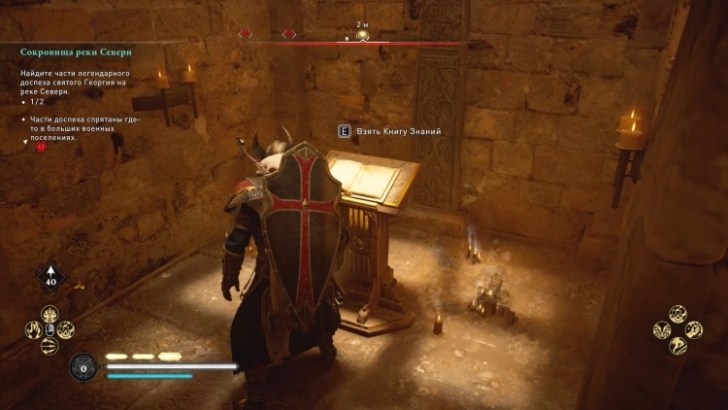
Task: Click the compass objective marker at top
Action: [x=362, y=36]
